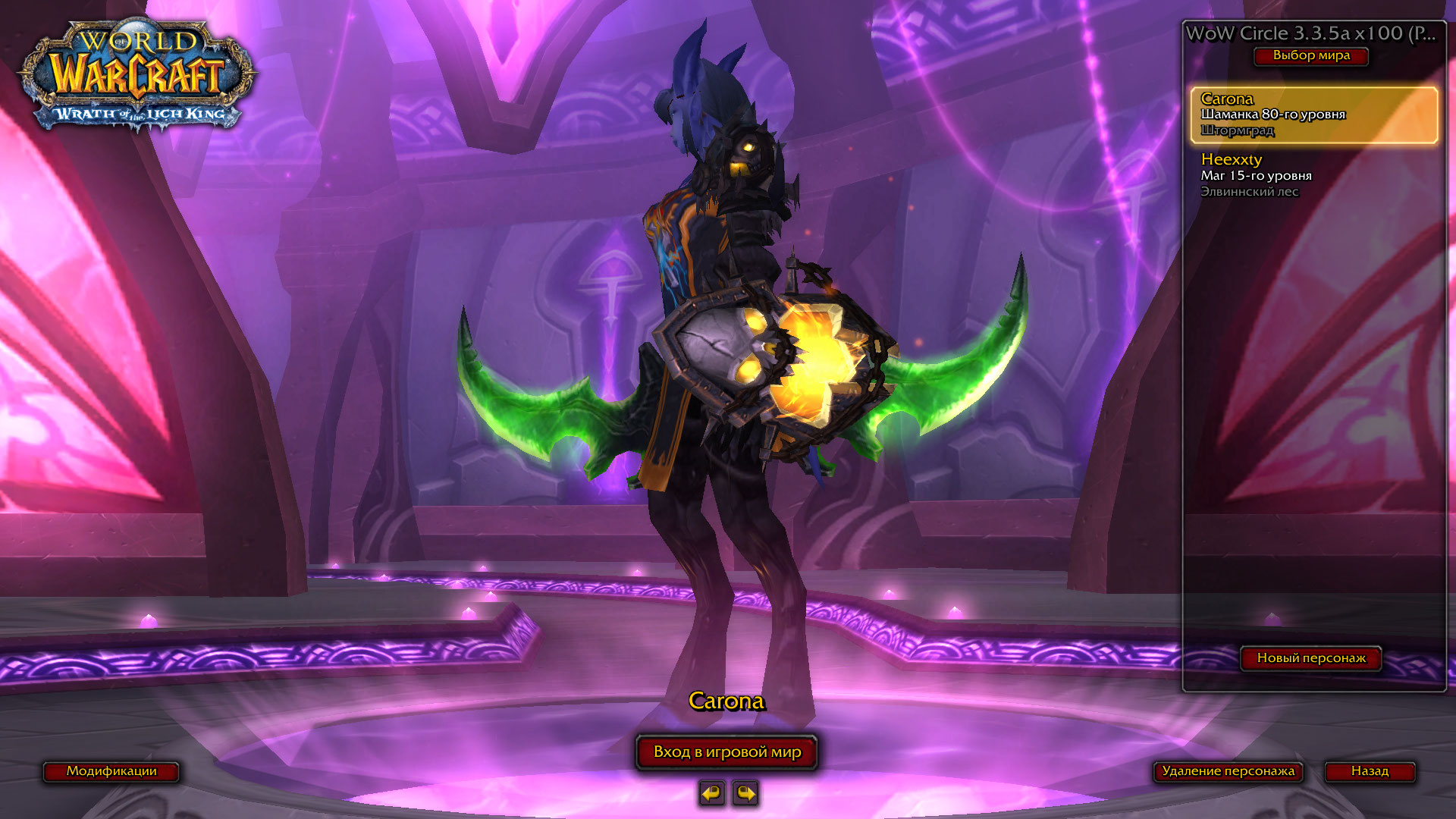Create a character with "Новый персонаж"
The image size is (1456, 819).
[x=1311, y=658]
